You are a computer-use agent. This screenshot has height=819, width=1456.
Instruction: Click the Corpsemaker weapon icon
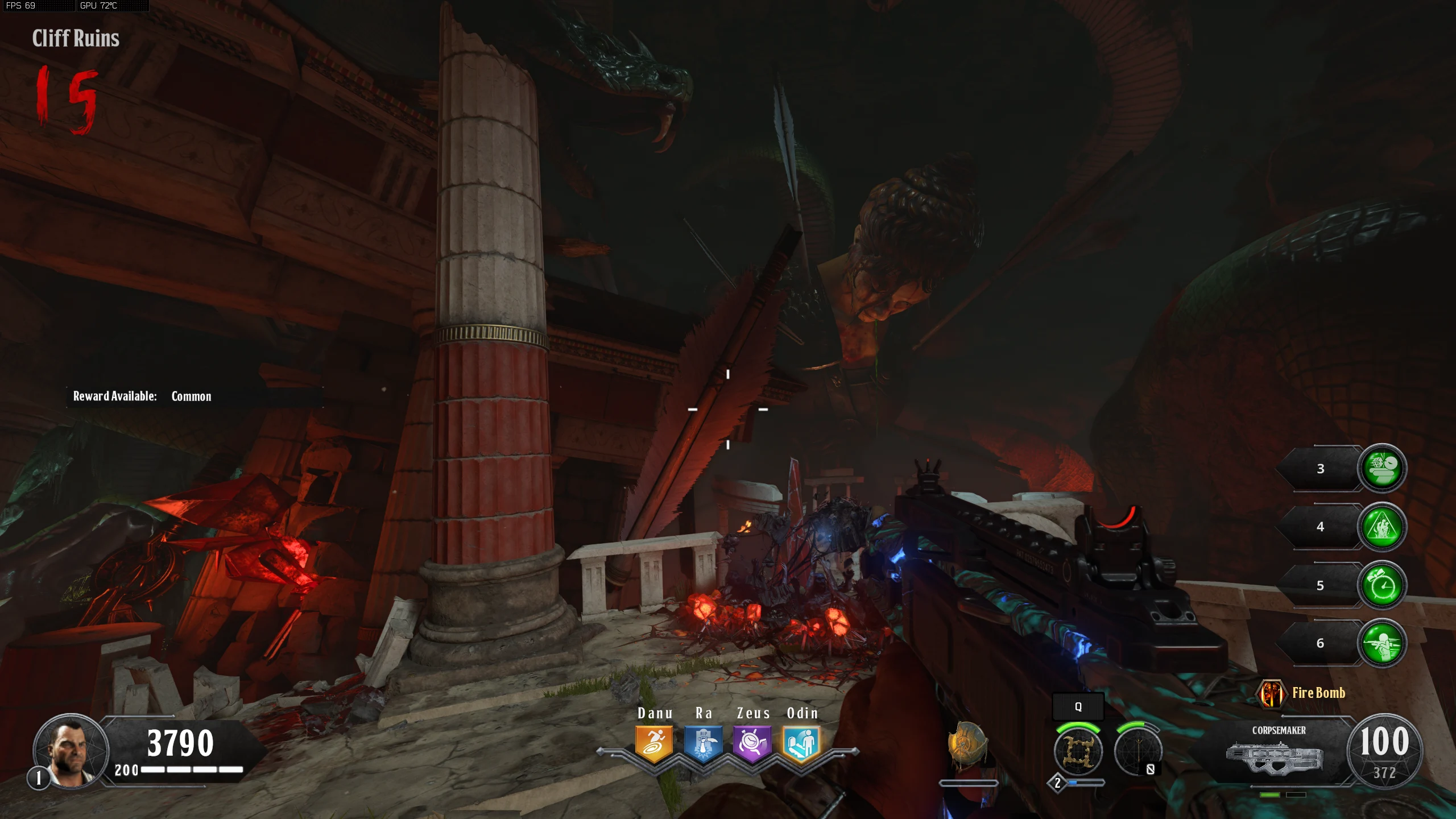coord(1274,758)
